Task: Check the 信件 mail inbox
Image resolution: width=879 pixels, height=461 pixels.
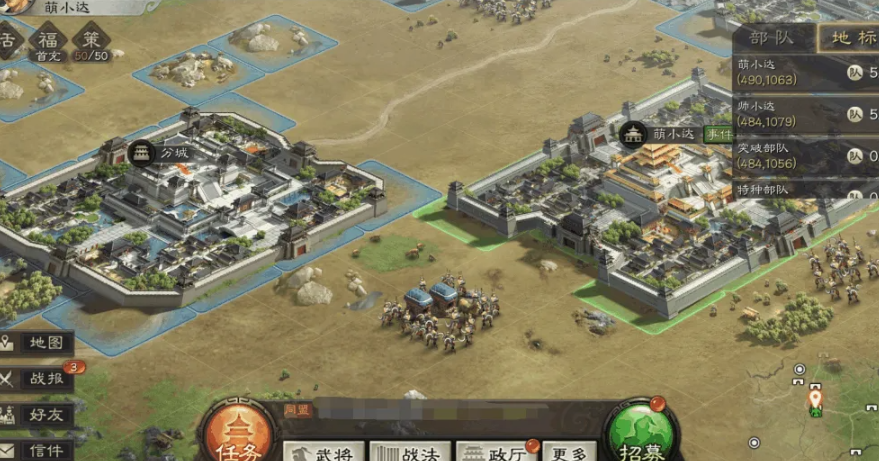Action: [37, 449]
